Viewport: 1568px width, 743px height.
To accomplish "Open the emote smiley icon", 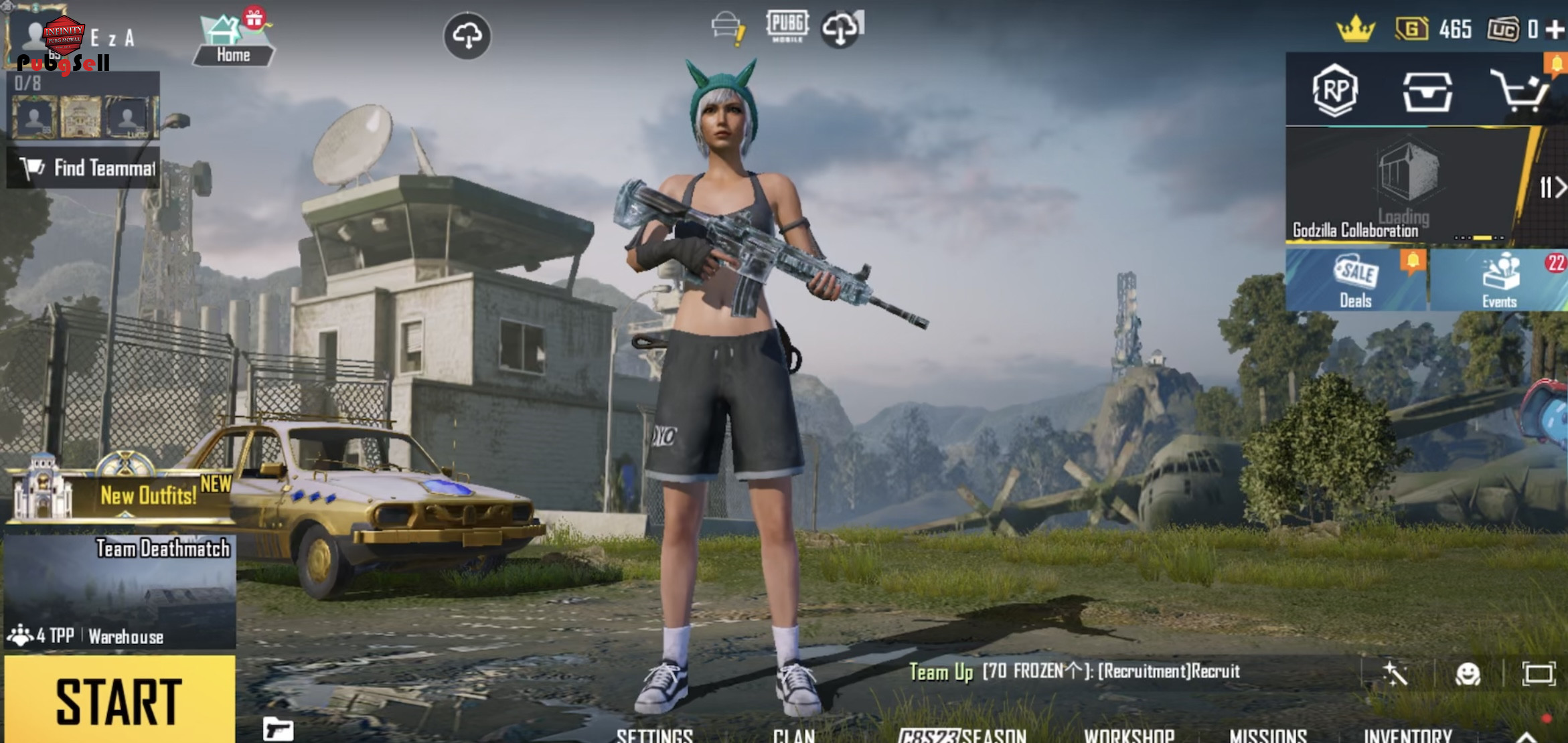I will pos(1468,673).
